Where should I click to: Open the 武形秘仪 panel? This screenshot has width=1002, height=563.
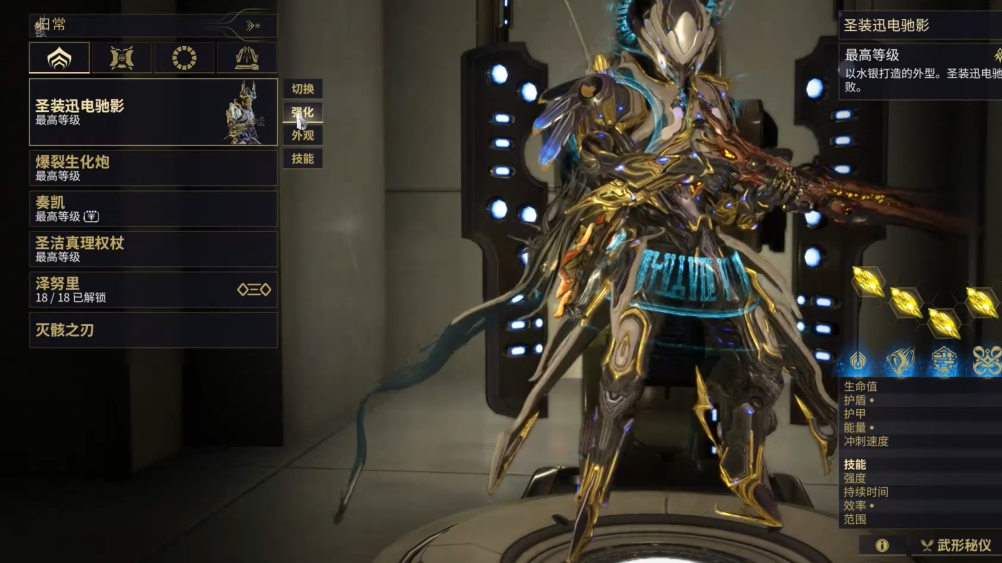956,545
